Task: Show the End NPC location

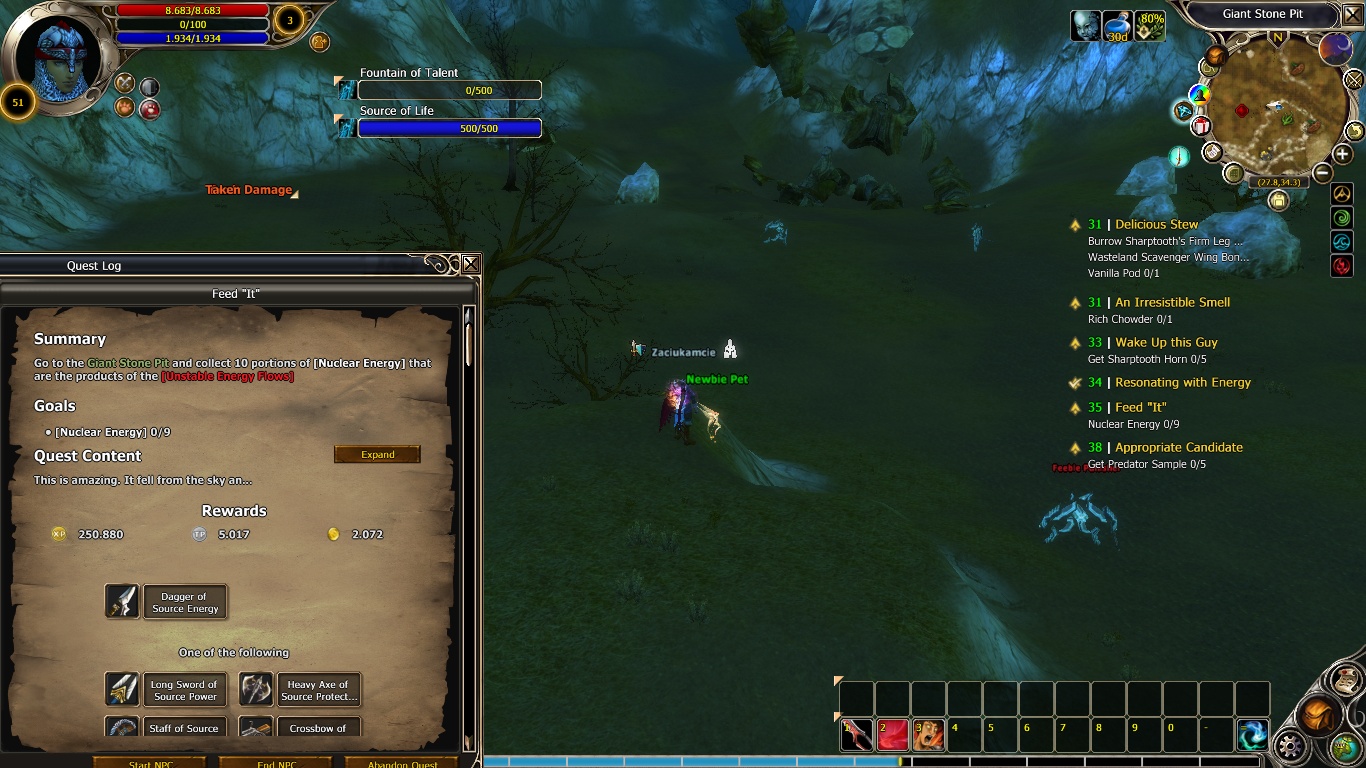Action: click(276, 763)
